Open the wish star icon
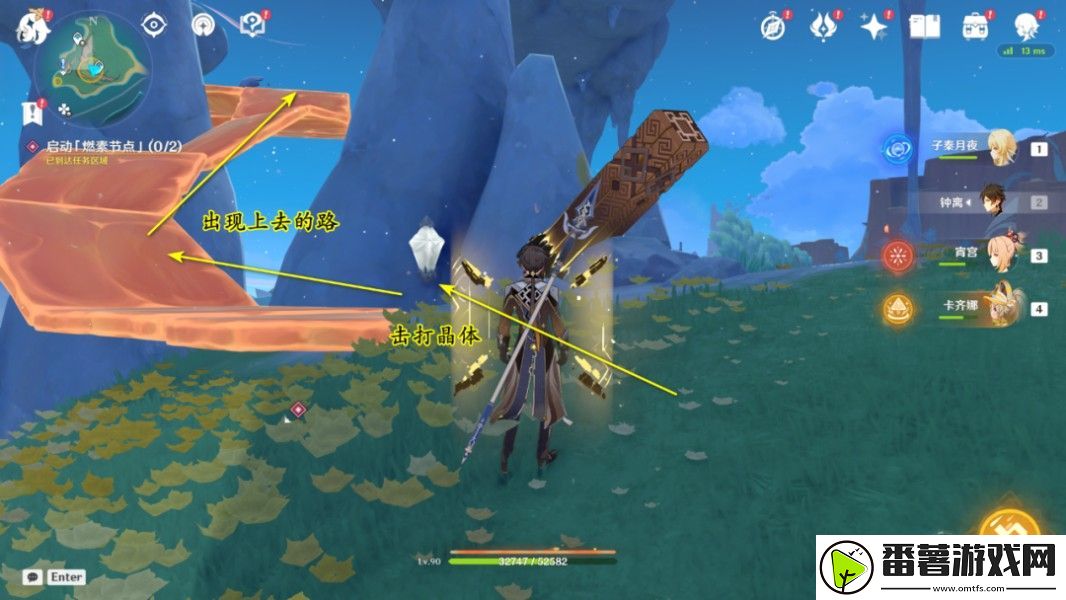This screenshot has width=1066, height=600. [x=874, y=27]
